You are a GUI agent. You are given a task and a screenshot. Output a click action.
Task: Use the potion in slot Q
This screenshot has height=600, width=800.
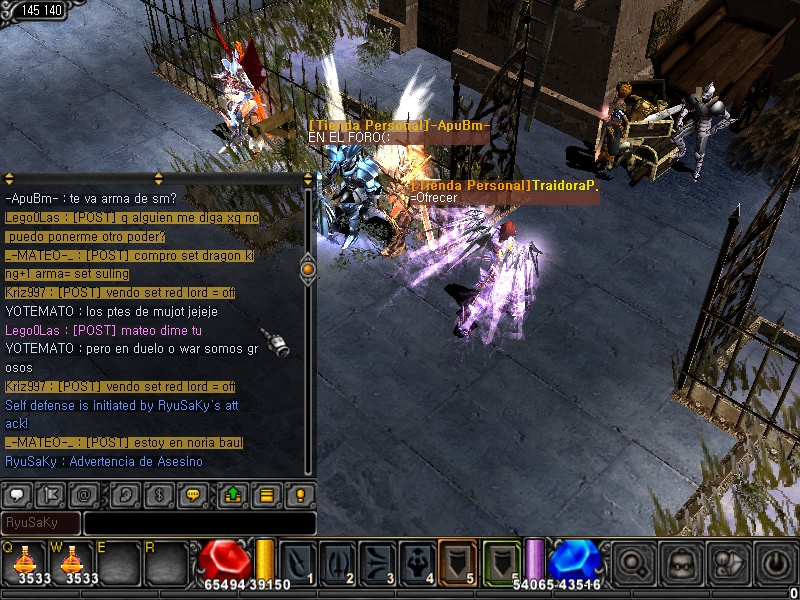[24, 562]
